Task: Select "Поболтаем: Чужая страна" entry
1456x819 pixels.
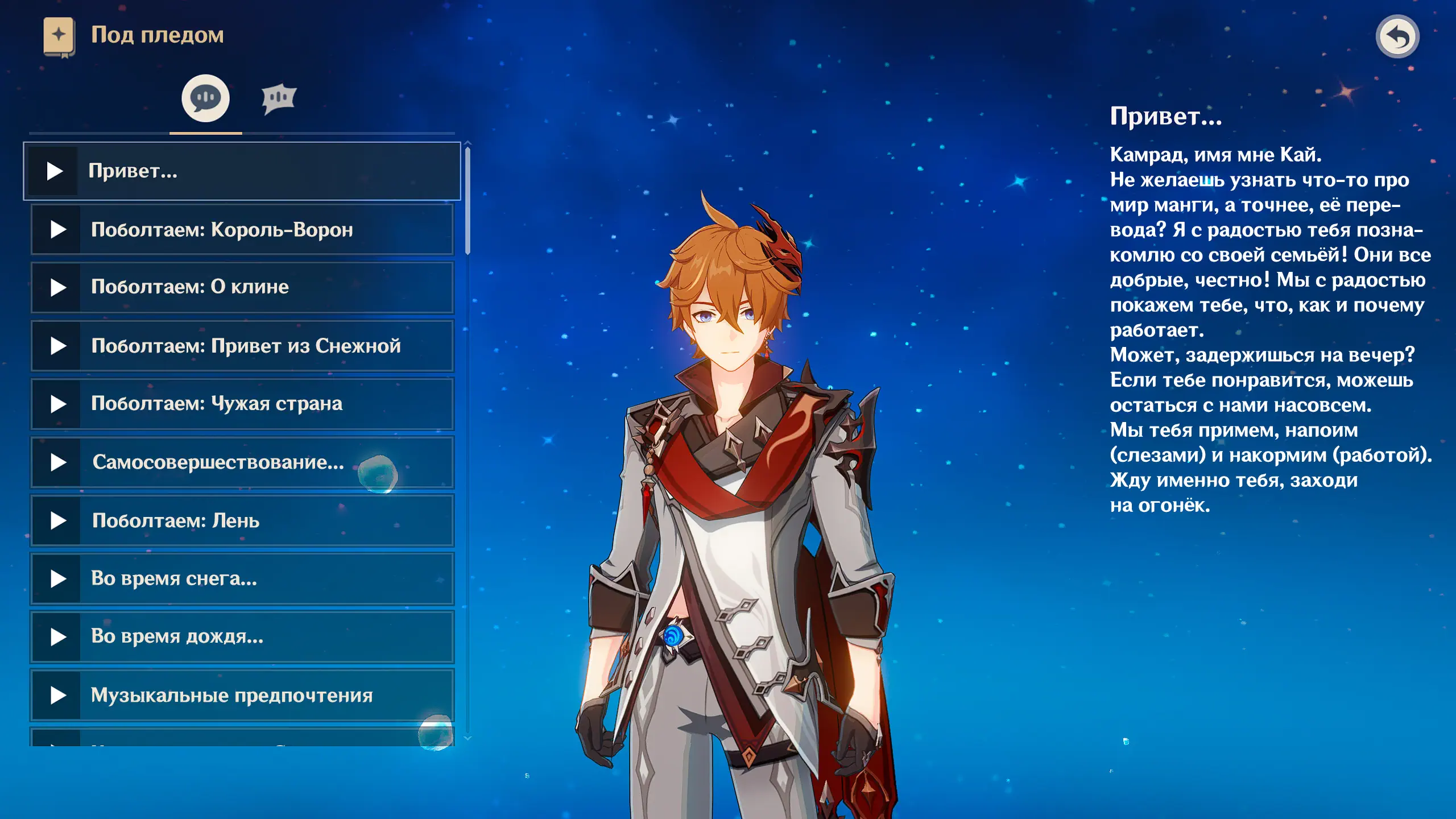Action: point(242,404)
